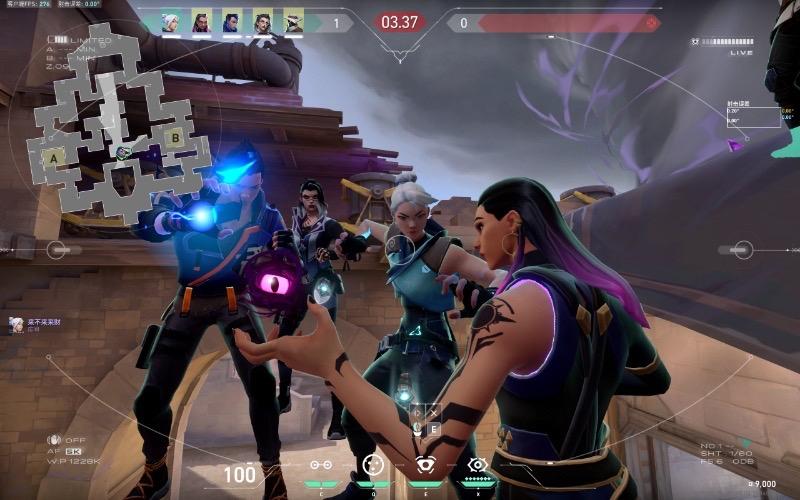Click the player agent marker on minimap
Viewport: 800px width, 500px height.
click(123, 152)
